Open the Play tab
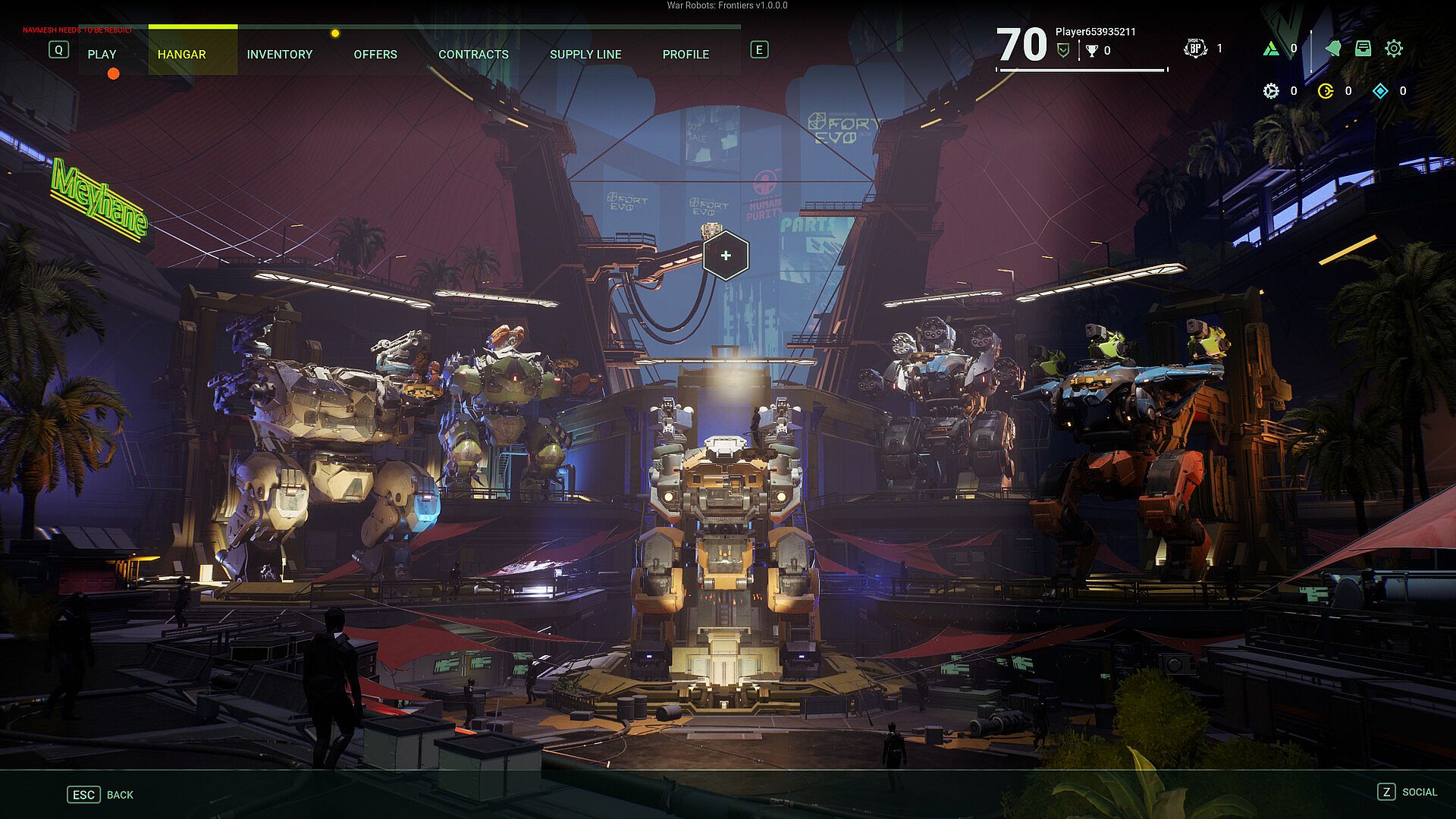The height and width of the screenshot is (819, 1456). [102, 55]
